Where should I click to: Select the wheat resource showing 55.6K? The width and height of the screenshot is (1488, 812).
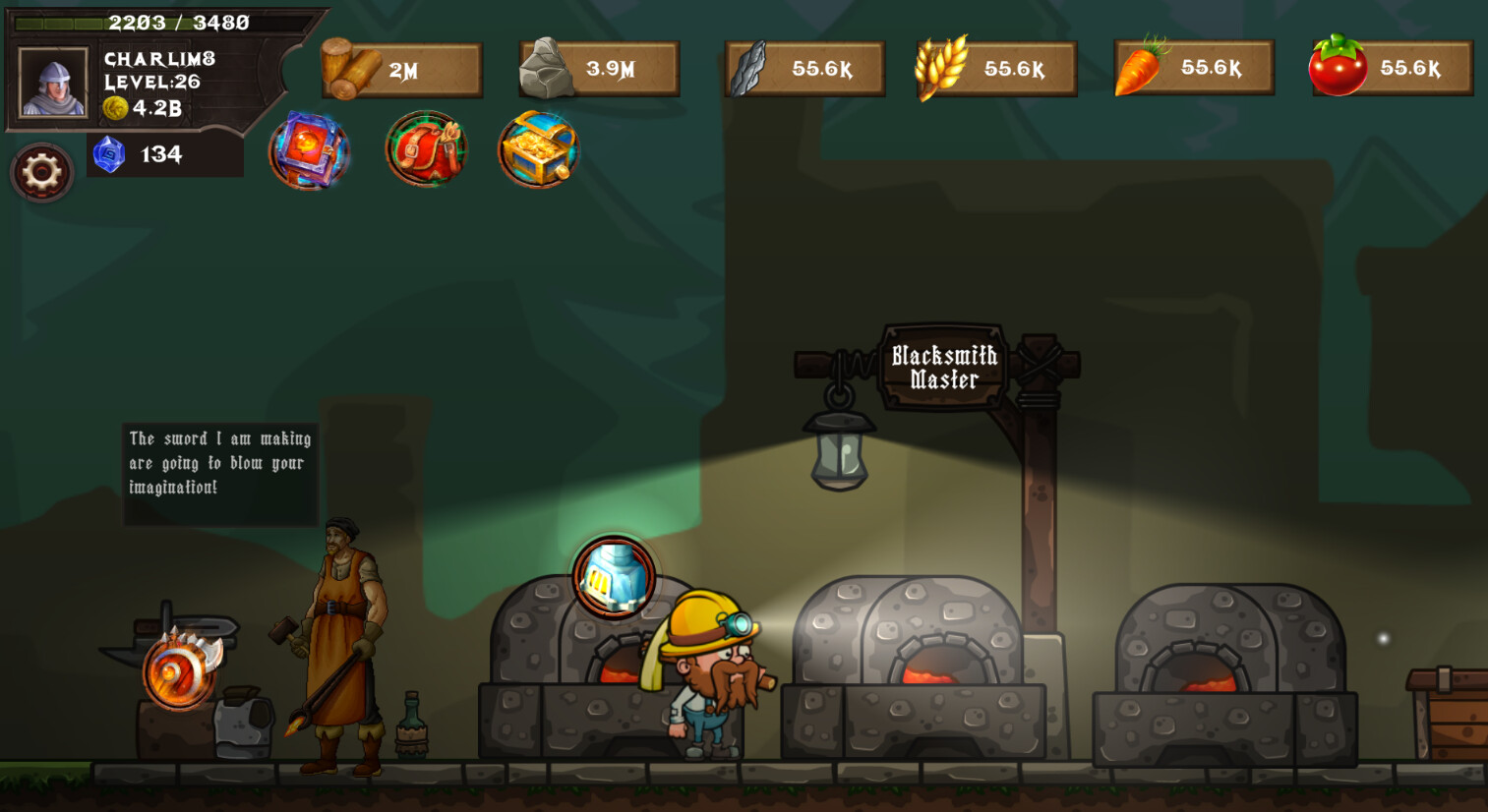tap(995, 67)
